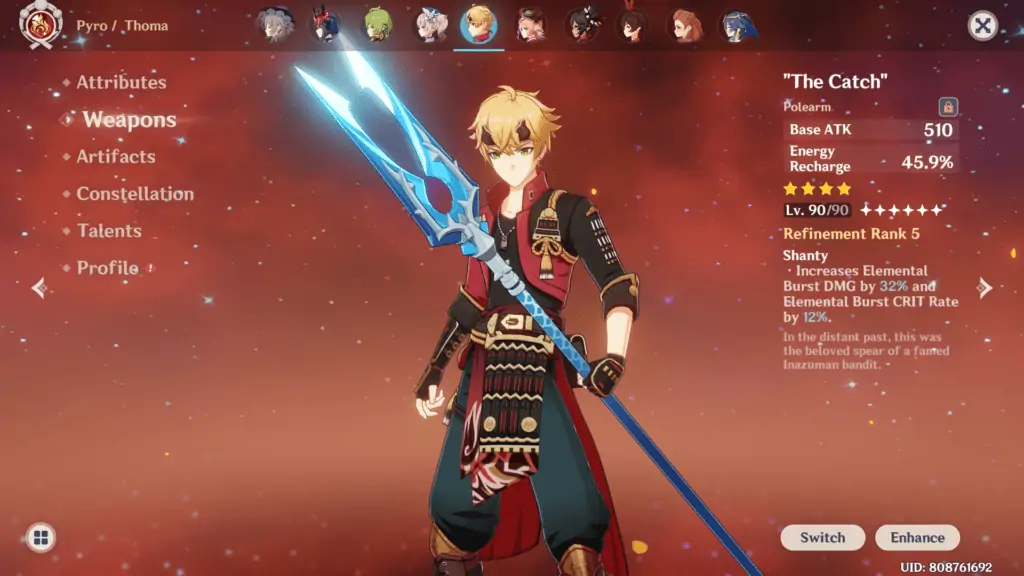1024x576 pixels.
Task: Toggle the weapon lock icon
Action: click(947, 107)
